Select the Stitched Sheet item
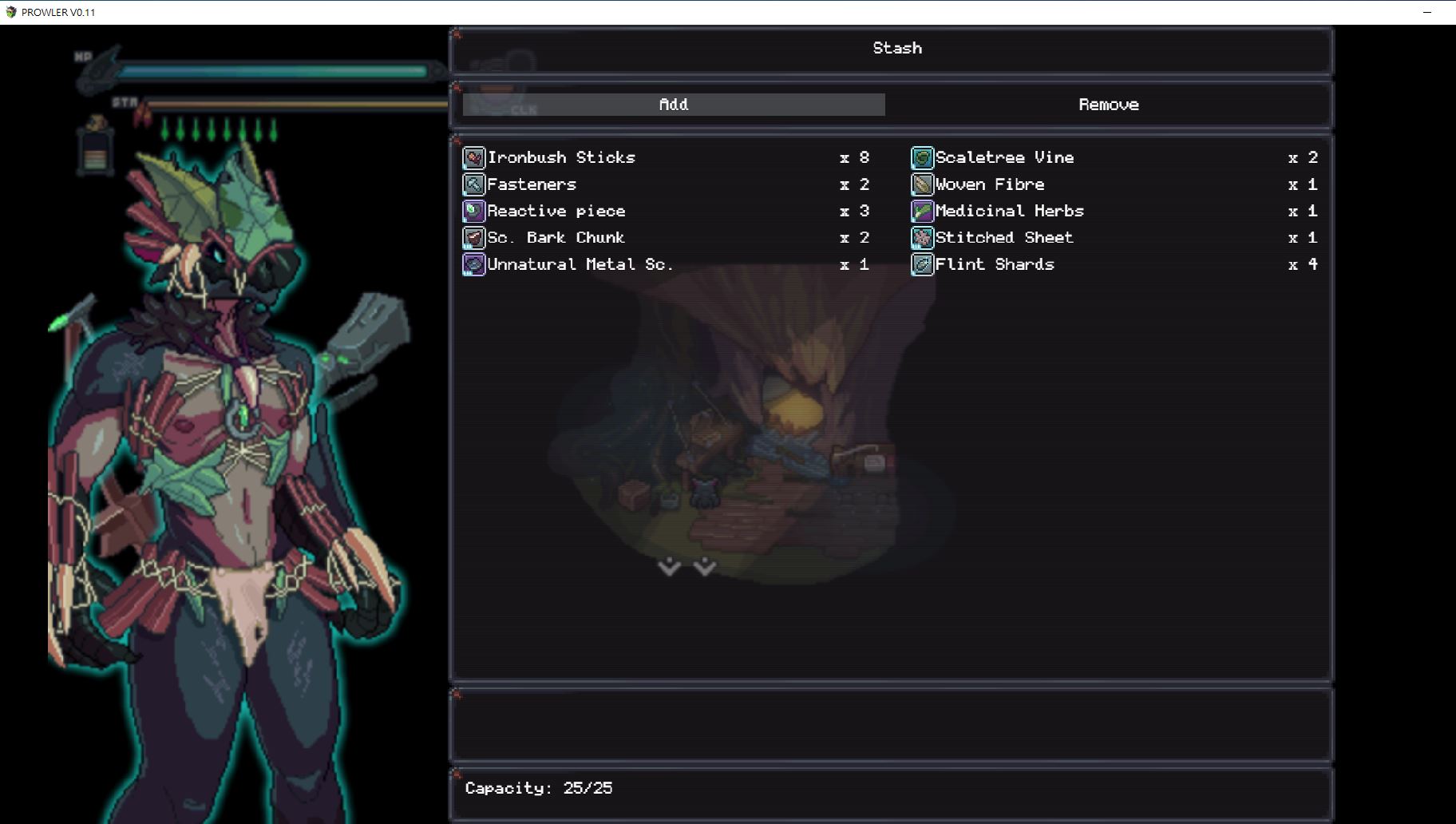 click(x=1003, y=238)
